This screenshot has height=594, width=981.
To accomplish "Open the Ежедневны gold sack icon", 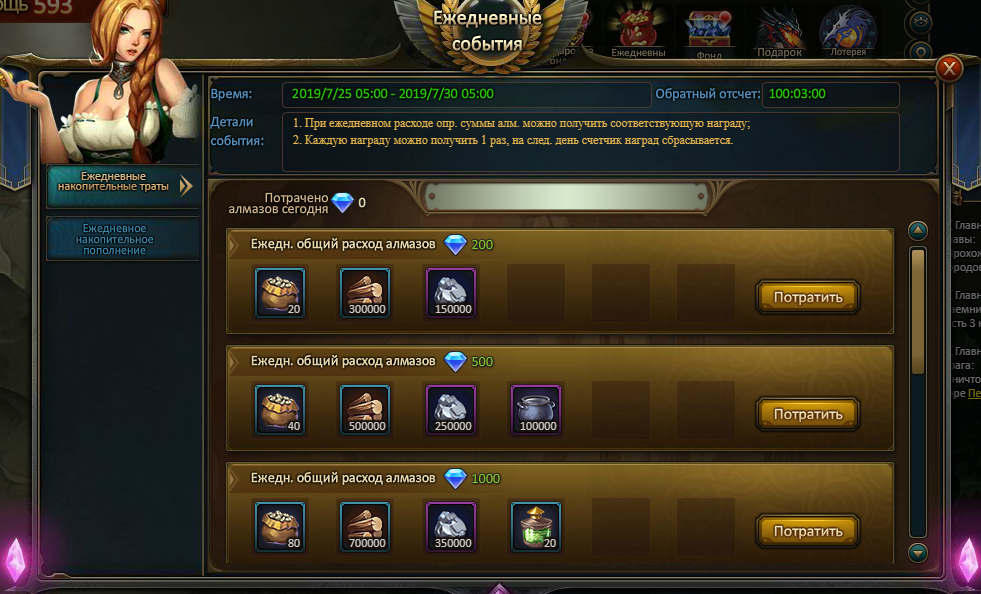I will (638, 30).
